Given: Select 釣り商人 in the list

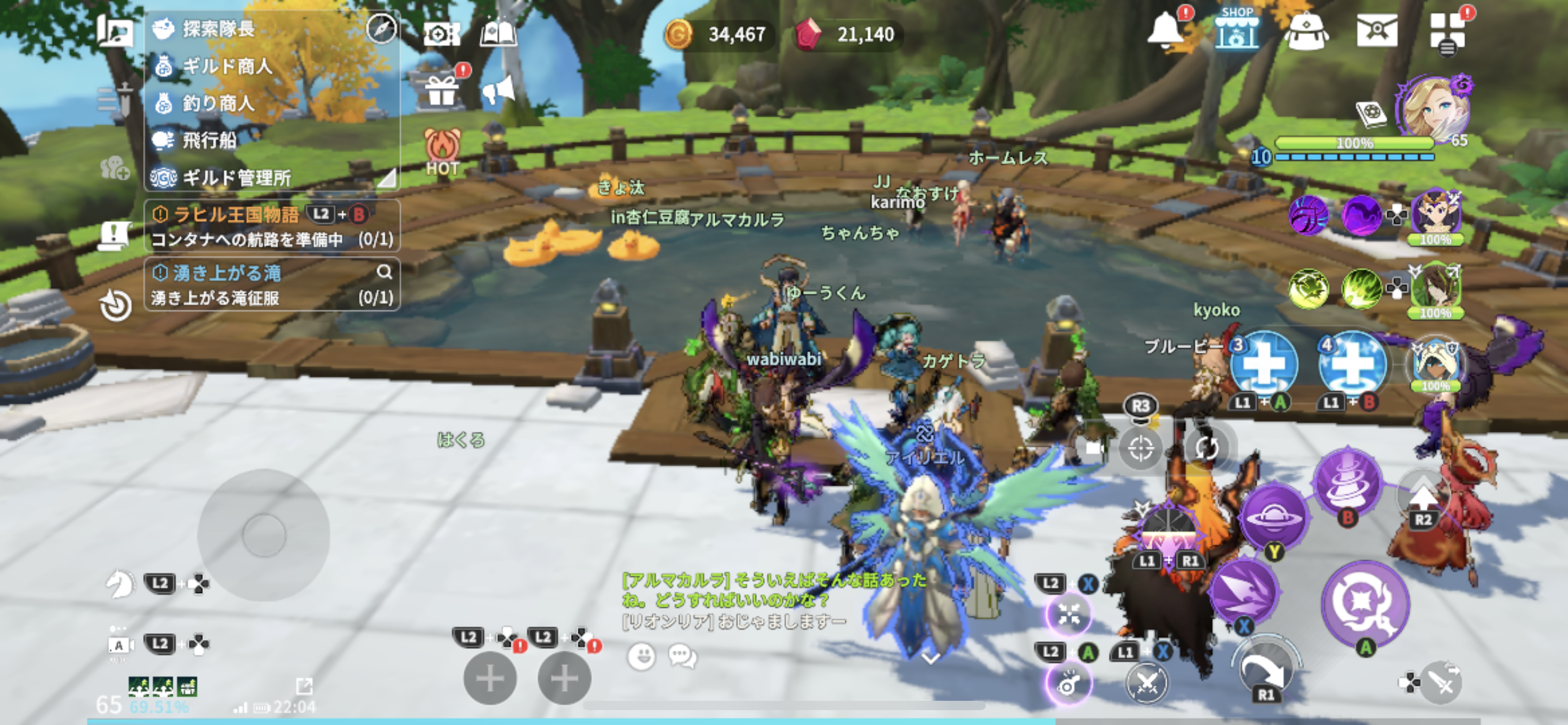Looking at the screenshot, I should pyautogui.click(x=218, y=103).
